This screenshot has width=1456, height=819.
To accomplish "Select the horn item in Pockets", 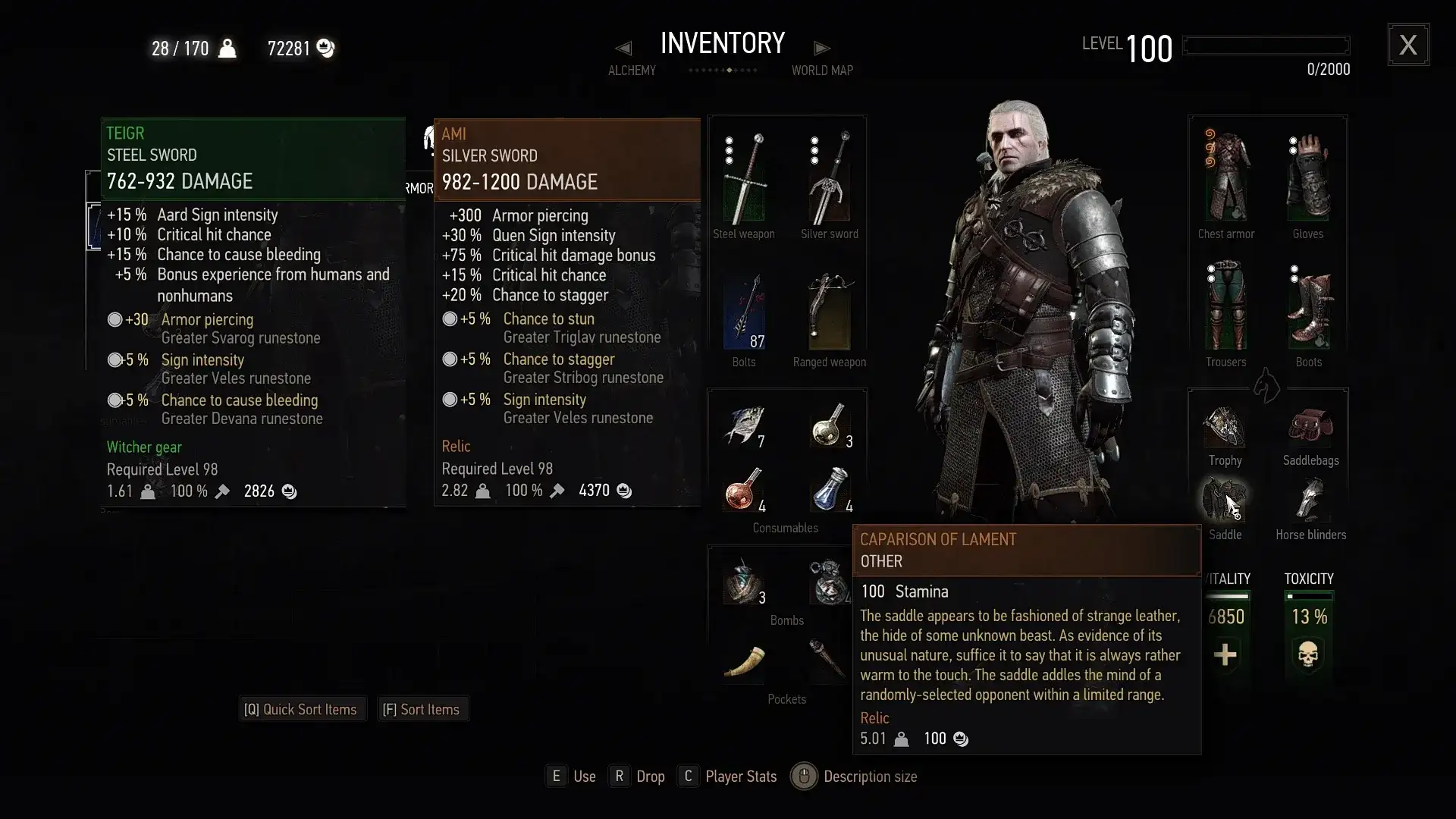I will coord(744,661).
